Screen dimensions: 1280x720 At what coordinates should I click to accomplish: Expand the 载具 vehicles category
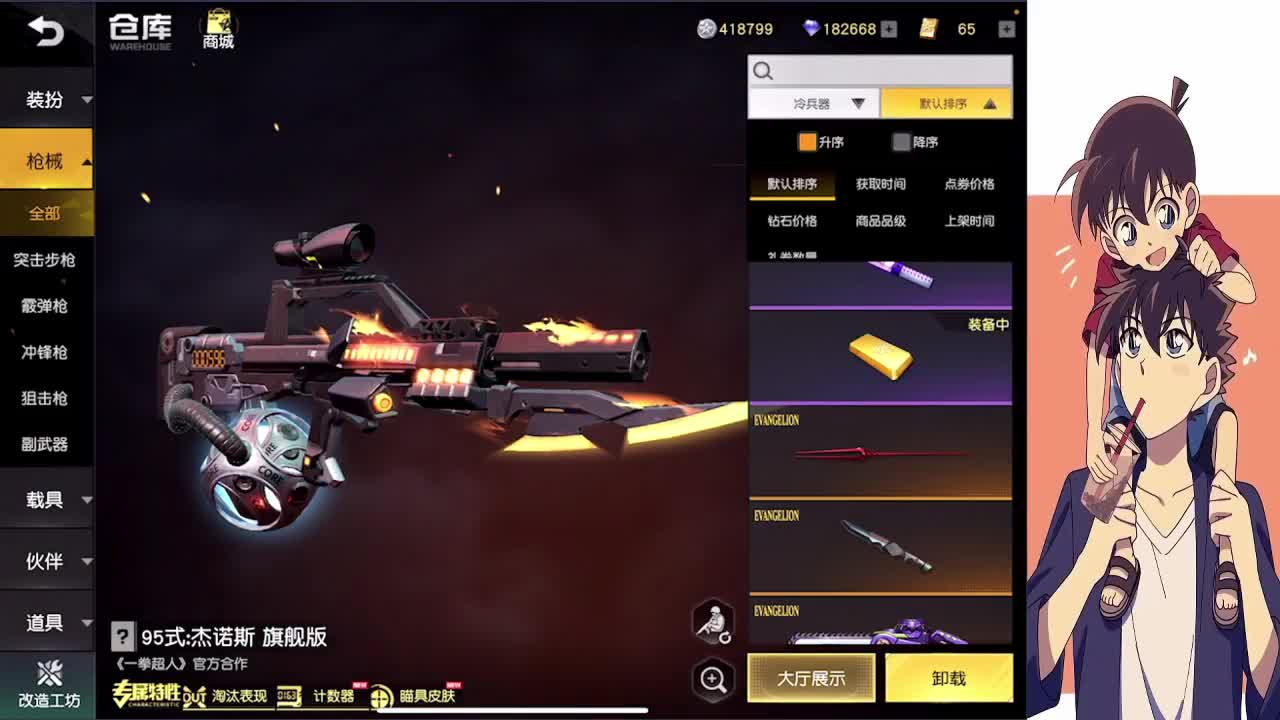pyautogui.click(x=46, y=500)
